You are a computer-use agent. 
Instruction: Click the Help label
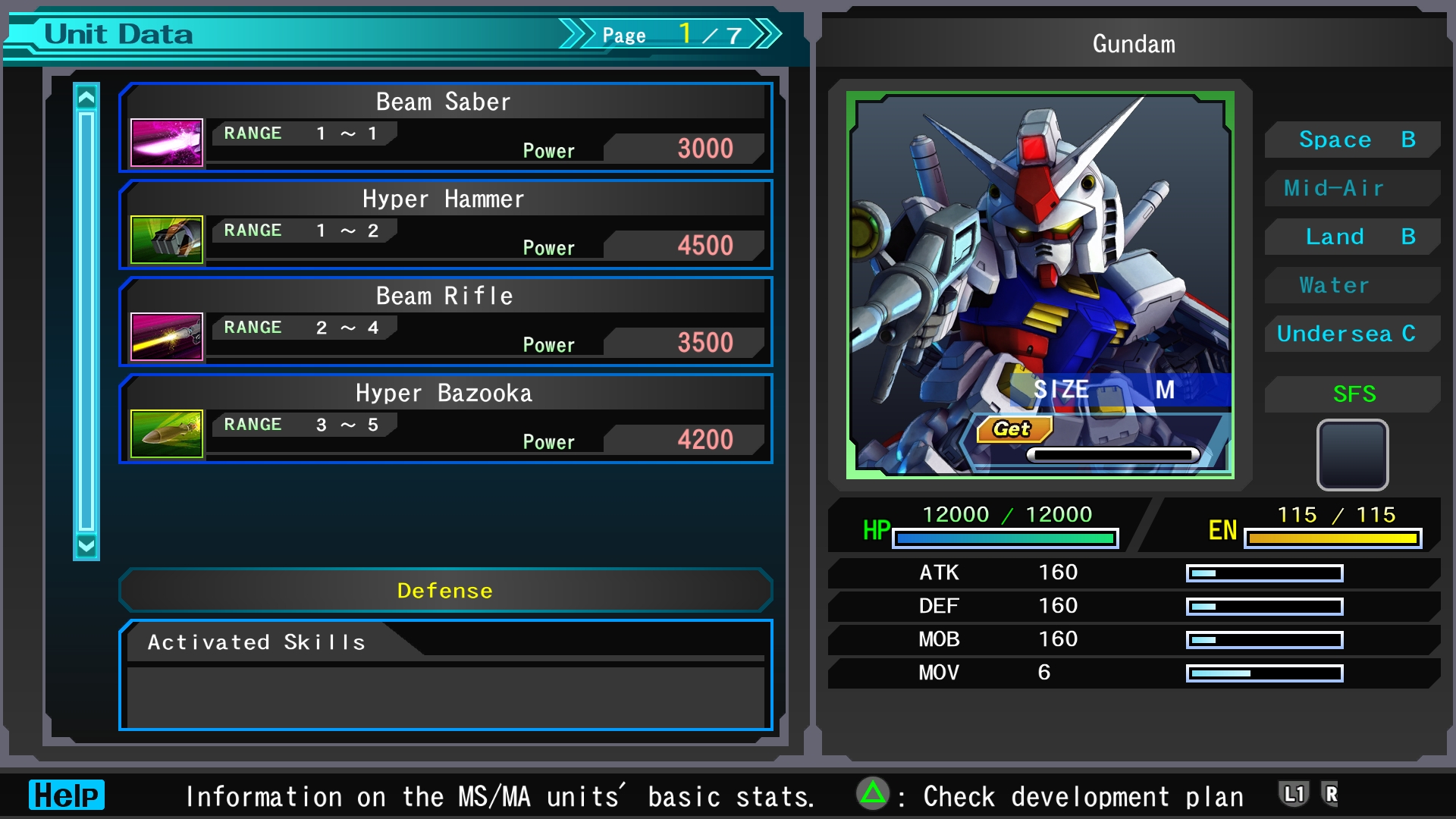coord(67,795)
